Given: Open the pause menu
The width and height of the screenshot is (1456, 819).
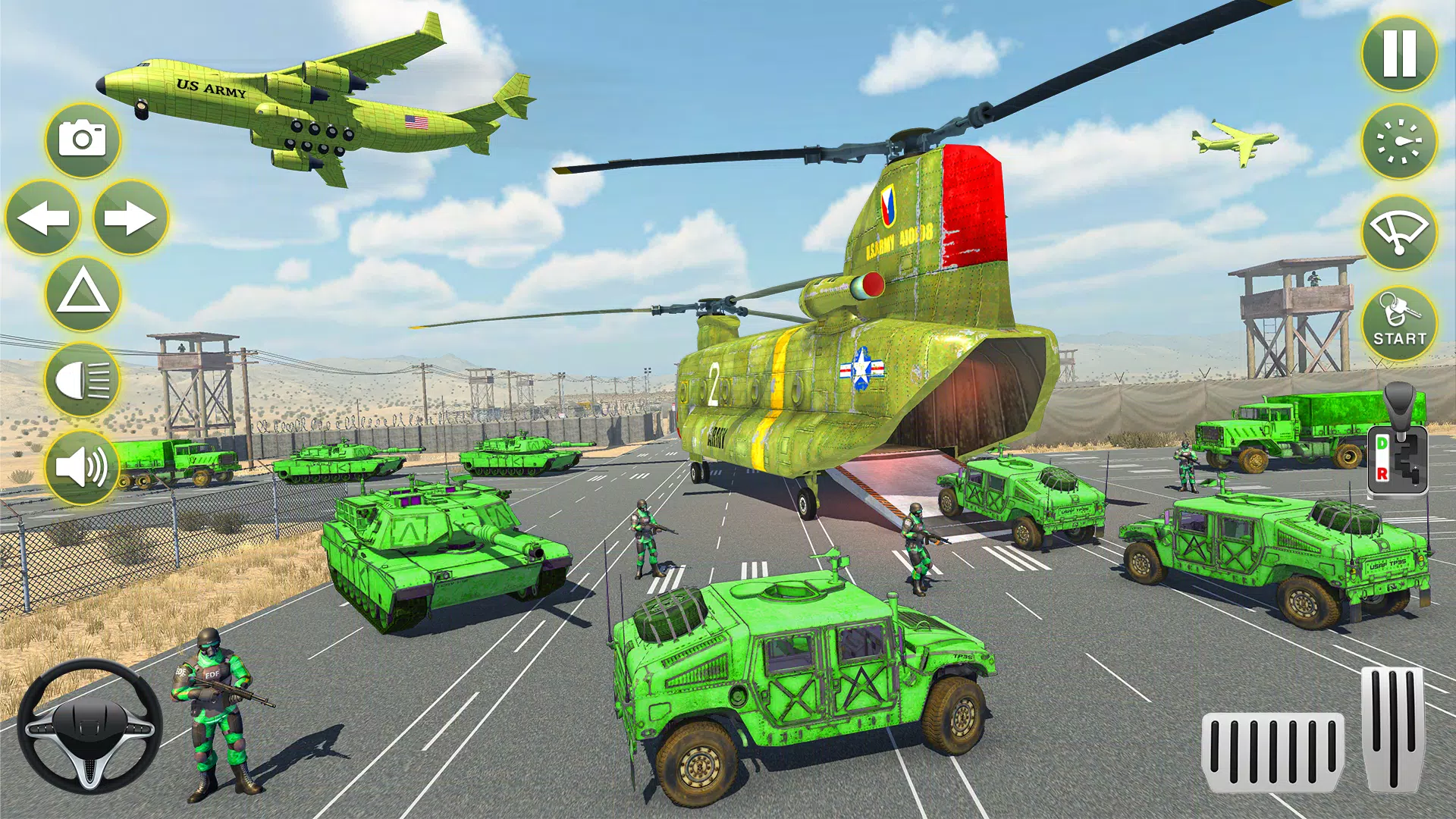Looking at the screenshot, I should [x=1398, y=55].
